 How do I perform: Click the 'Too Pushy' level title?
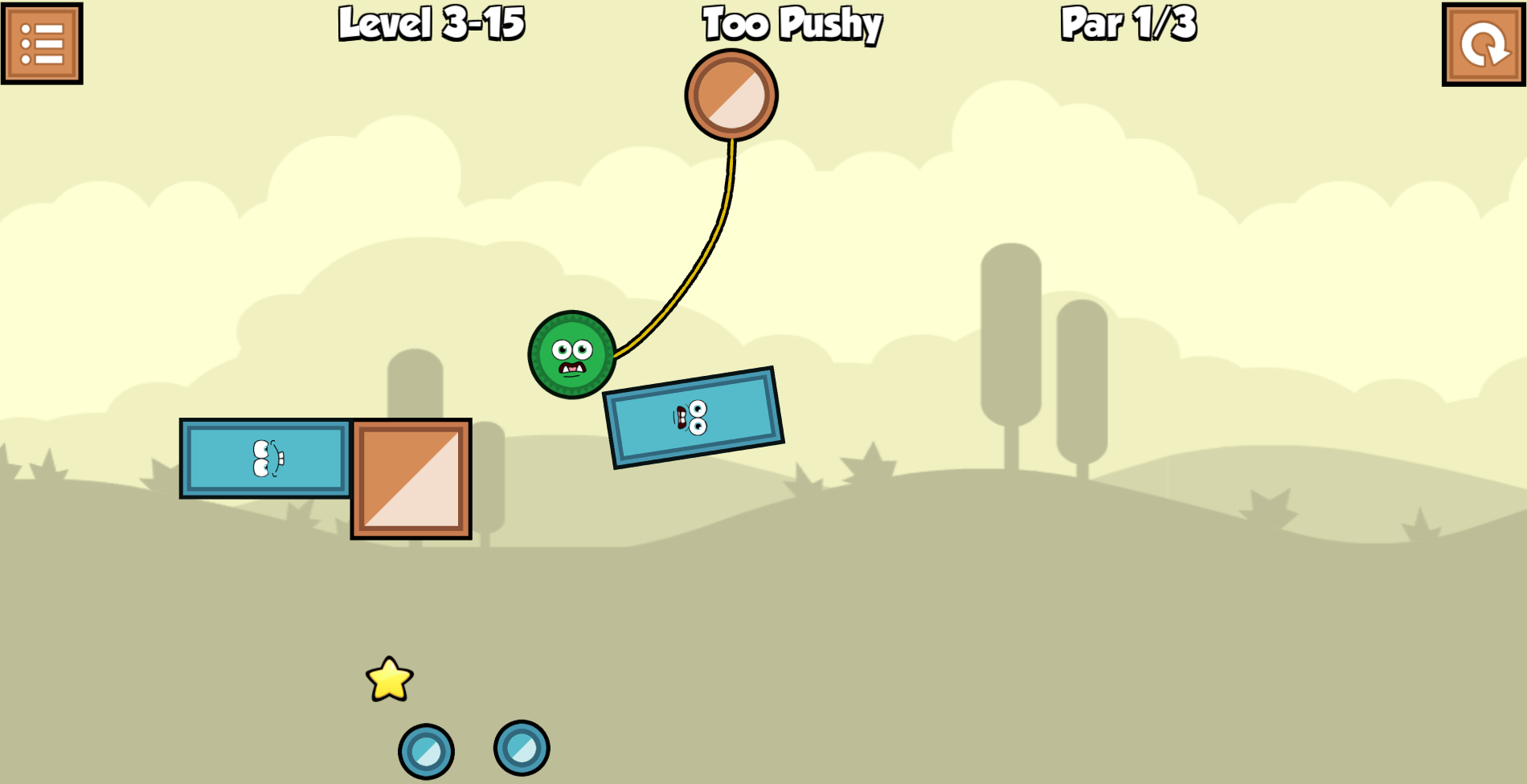click(791, 24)
